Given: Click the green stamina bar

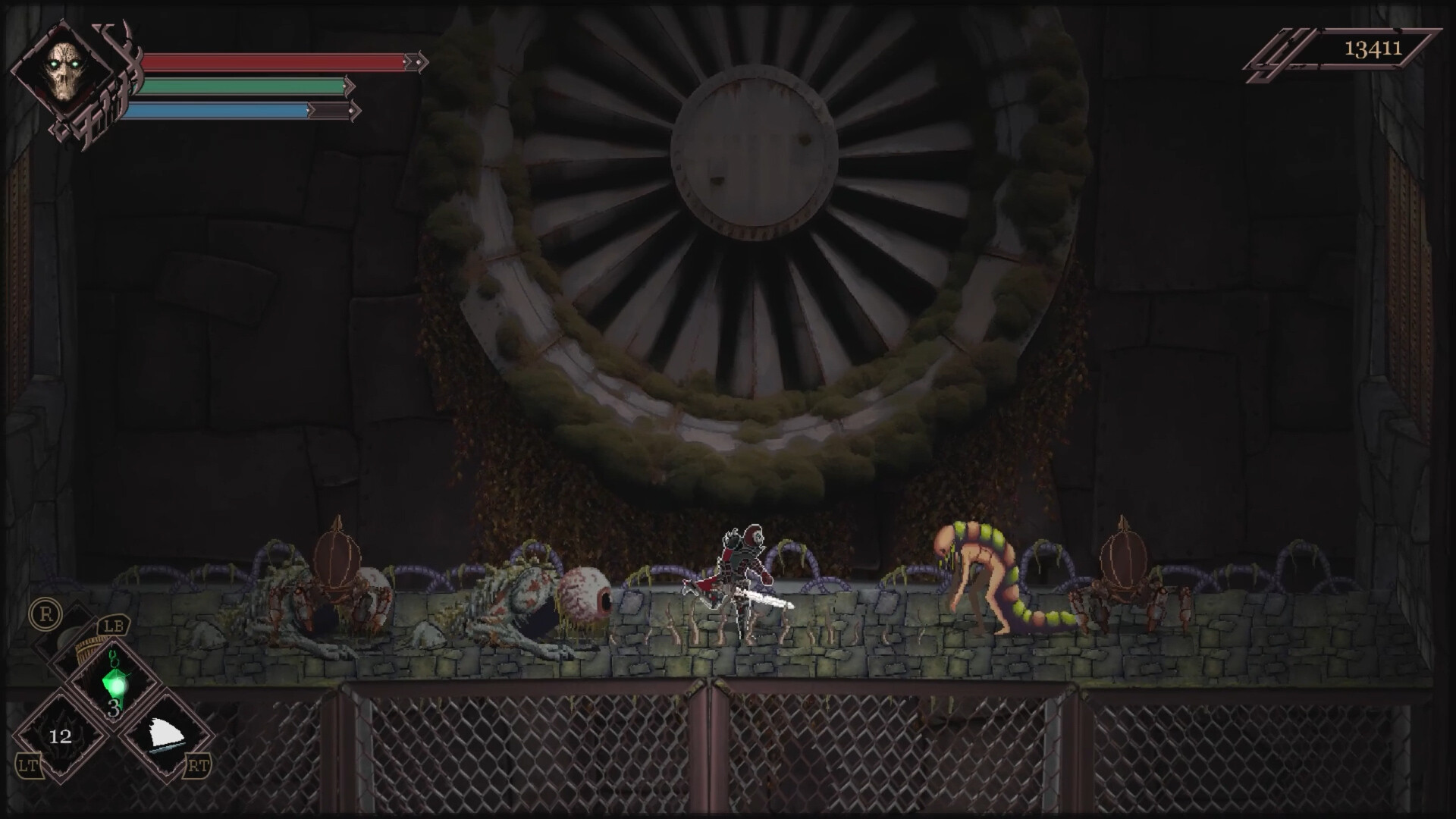Looking at the screenshot, I should tap(243, 85).
